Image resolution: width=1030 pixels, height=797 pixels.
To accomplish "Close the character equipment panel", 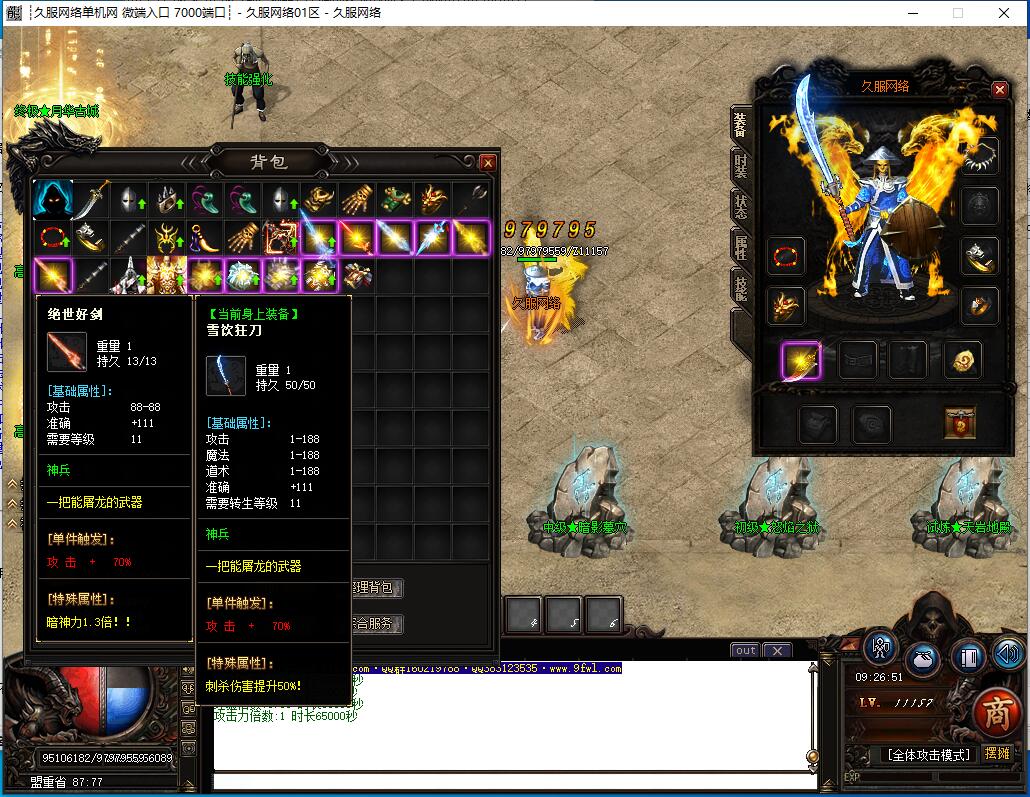I will coord(999,89).
